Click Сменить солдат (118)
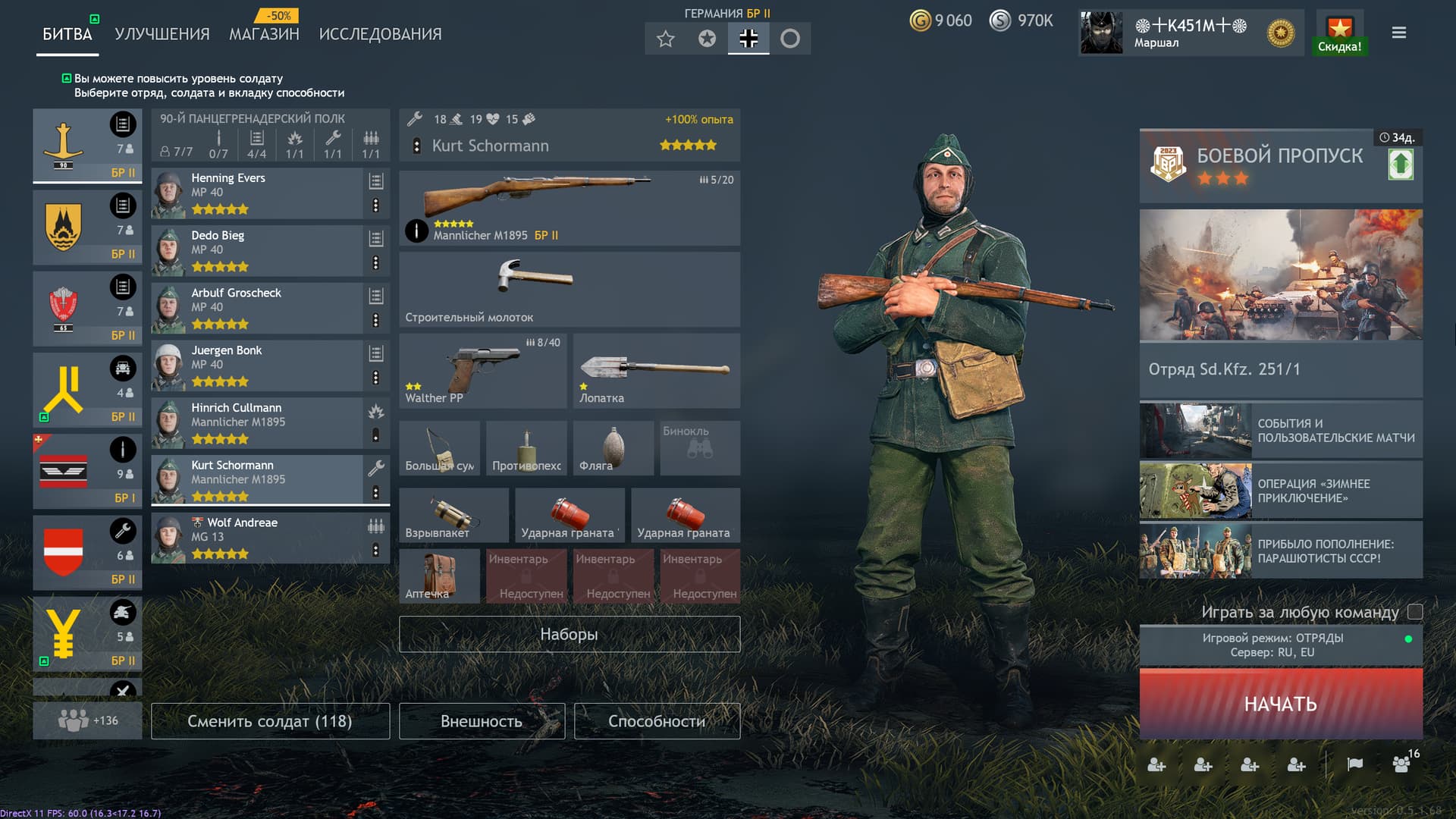 pos(270,721)
